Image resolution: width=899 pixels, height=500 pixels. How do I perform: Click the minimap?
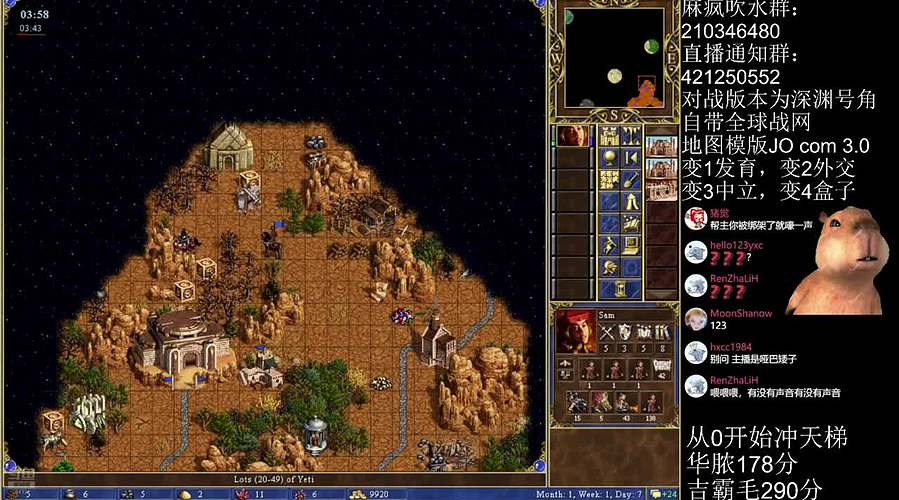[614, 58]
